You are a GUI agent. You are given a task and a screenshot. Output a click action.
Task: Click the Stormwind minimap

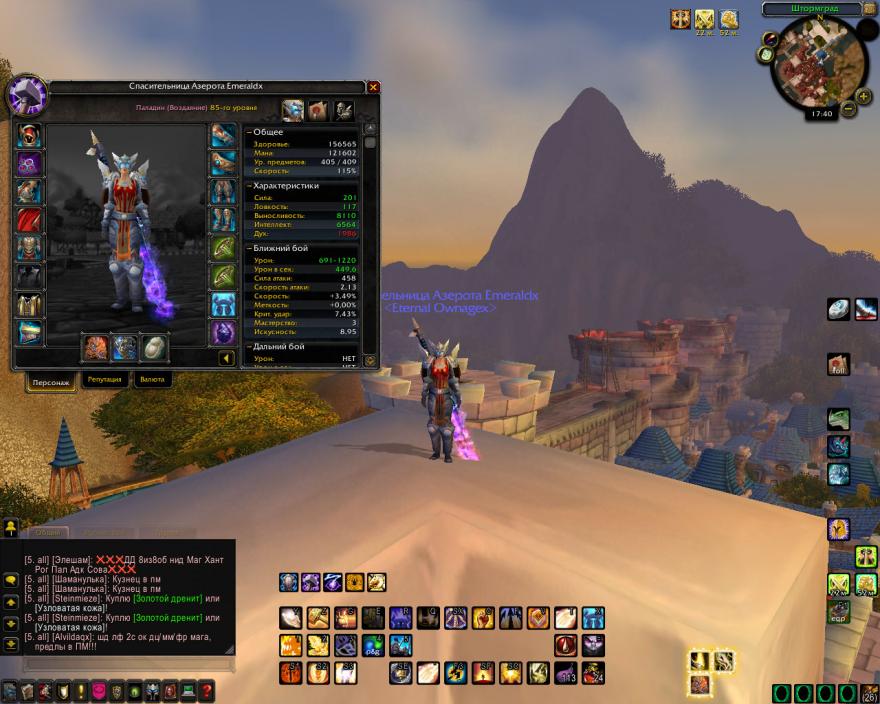coord(816,63)
